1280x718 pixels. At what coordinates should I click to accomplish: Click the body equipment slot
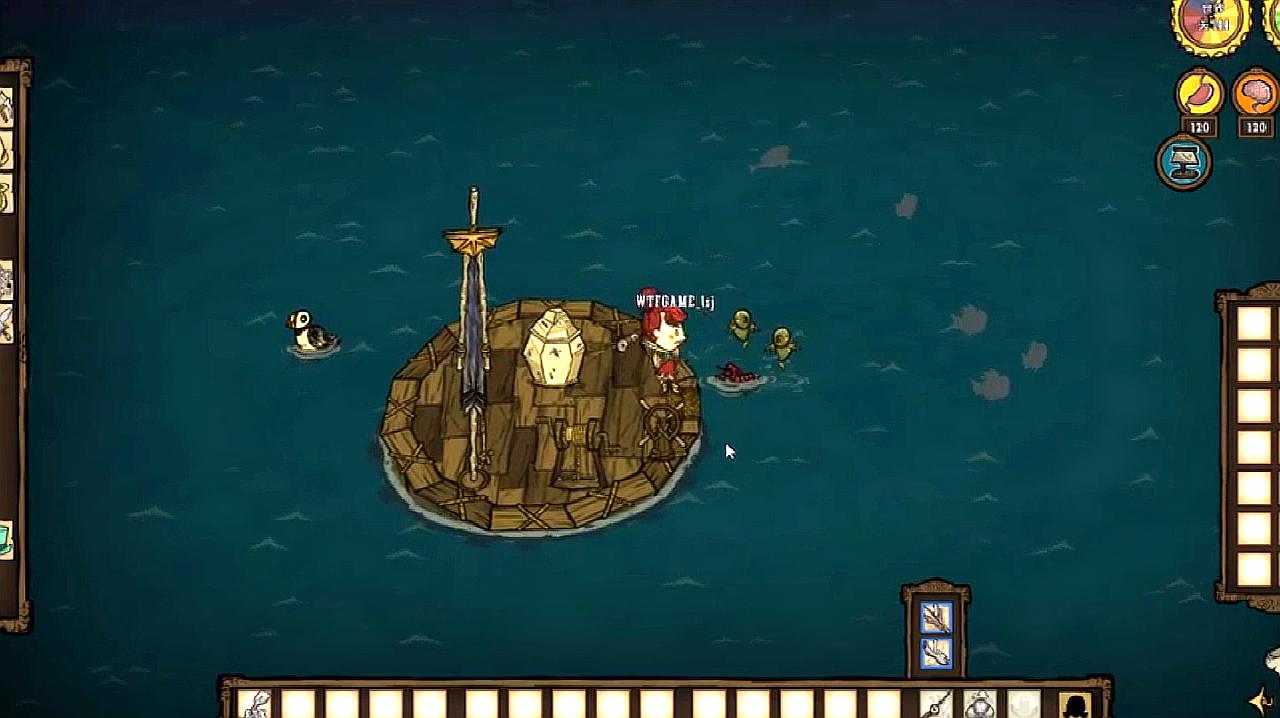(980, 705)
